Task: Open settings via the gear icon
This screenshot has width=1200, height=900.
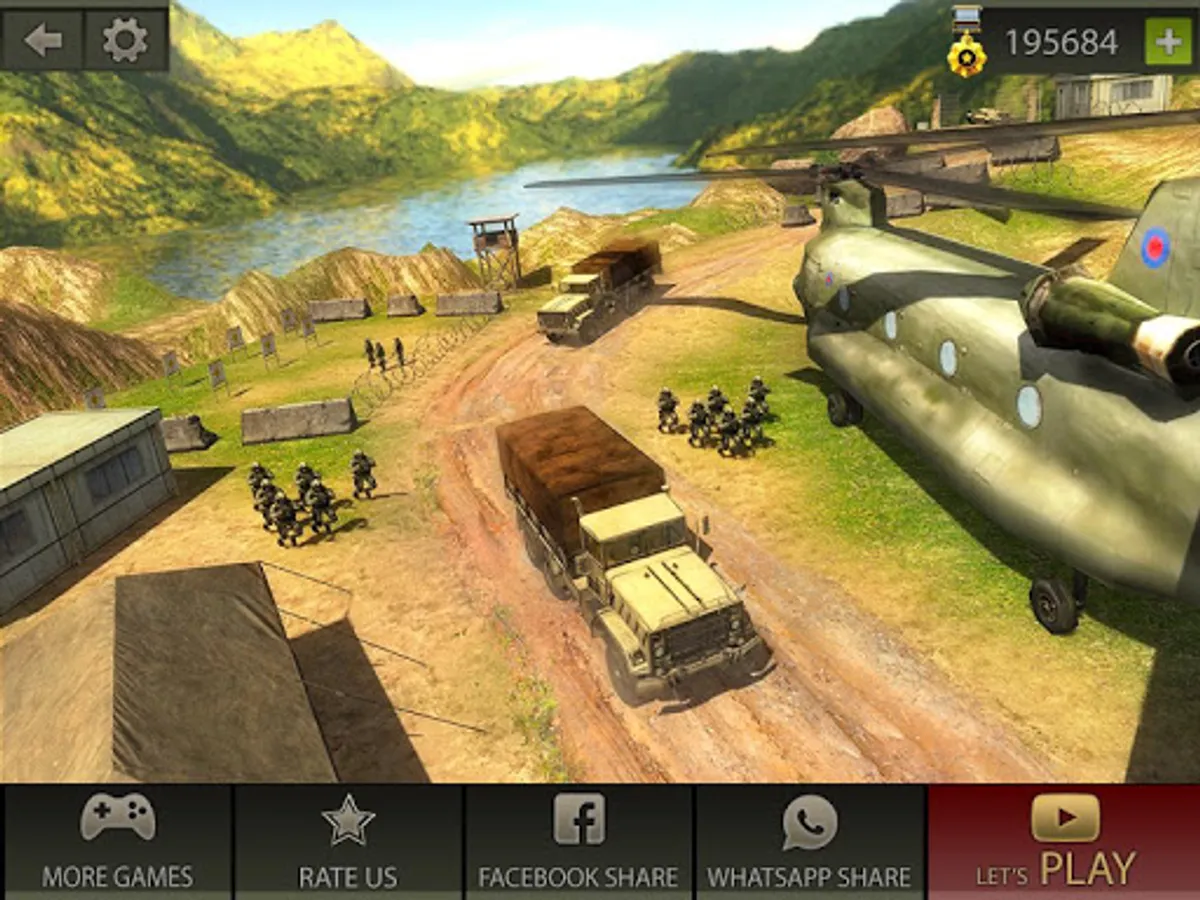Action: [x=125, y=40]
